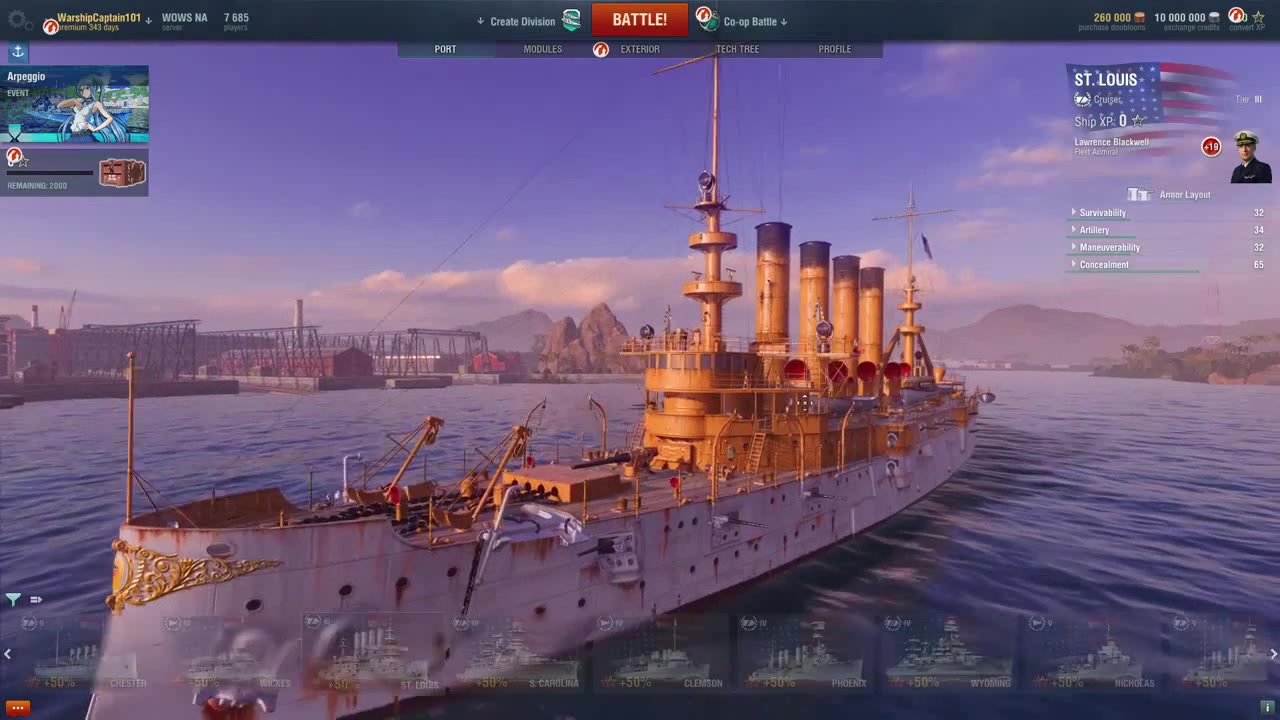Open the settings gear menu
This screenshot has width=1280, height=720.
[17, 19]
